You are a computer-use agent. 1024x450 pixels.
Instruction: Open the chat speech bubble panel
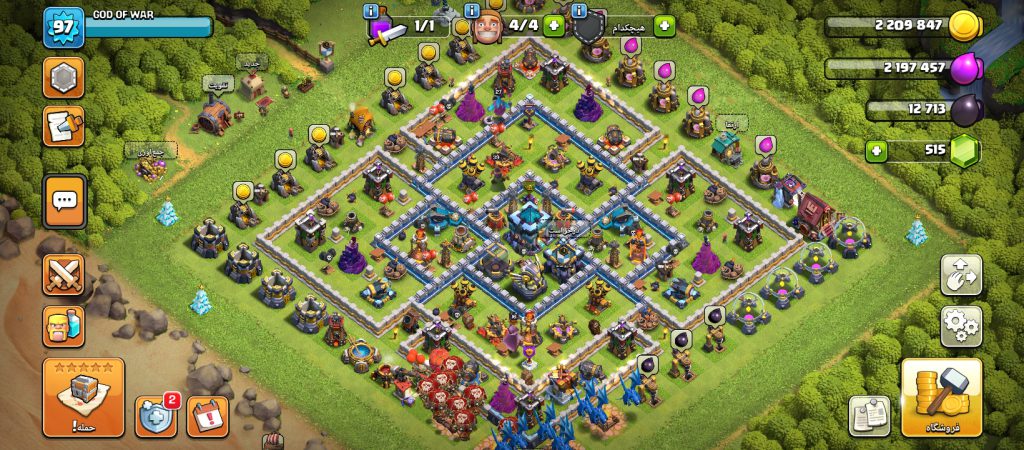64,202
